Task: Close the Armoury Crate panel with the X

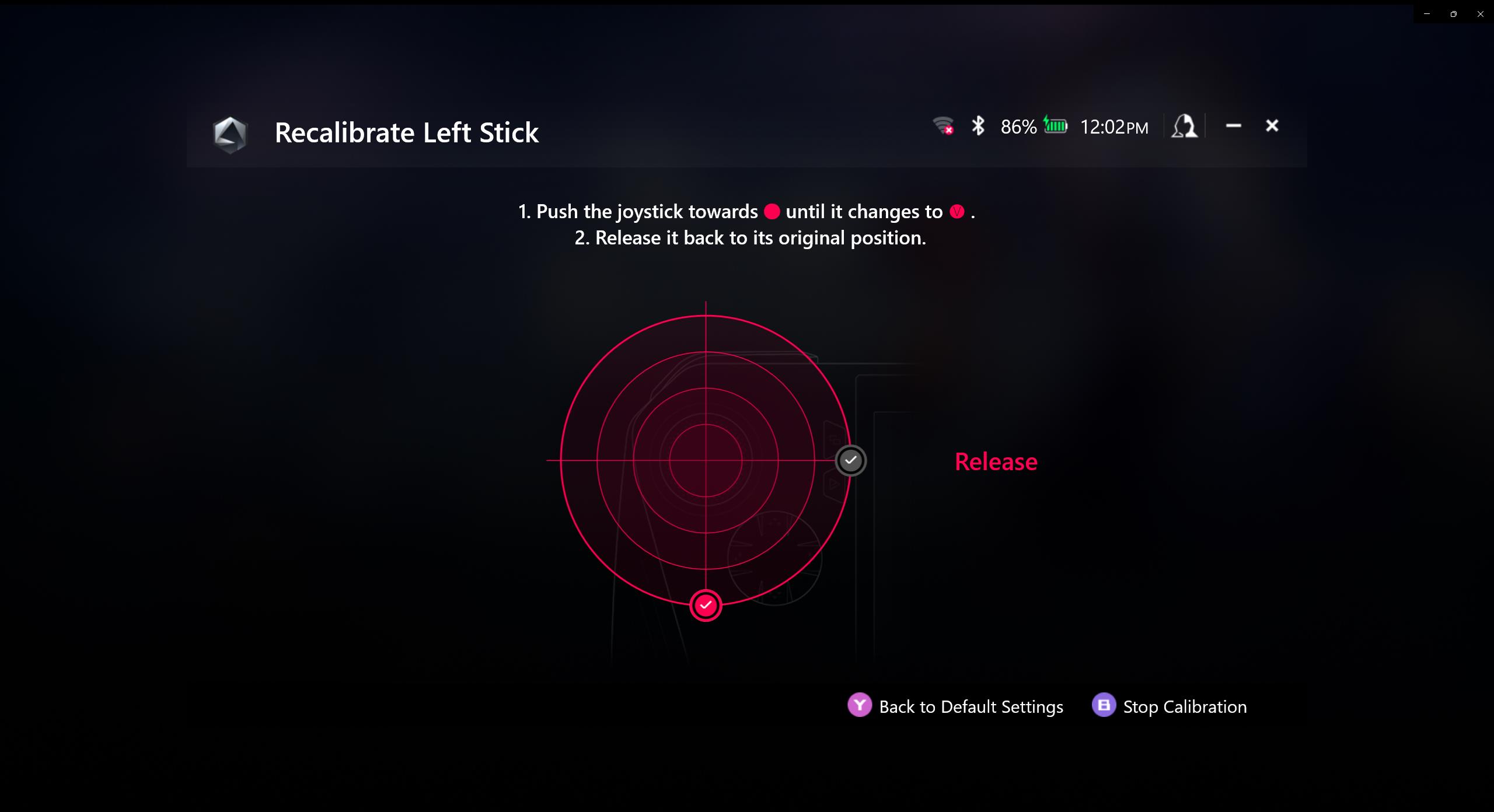Action: [1272, 125]
